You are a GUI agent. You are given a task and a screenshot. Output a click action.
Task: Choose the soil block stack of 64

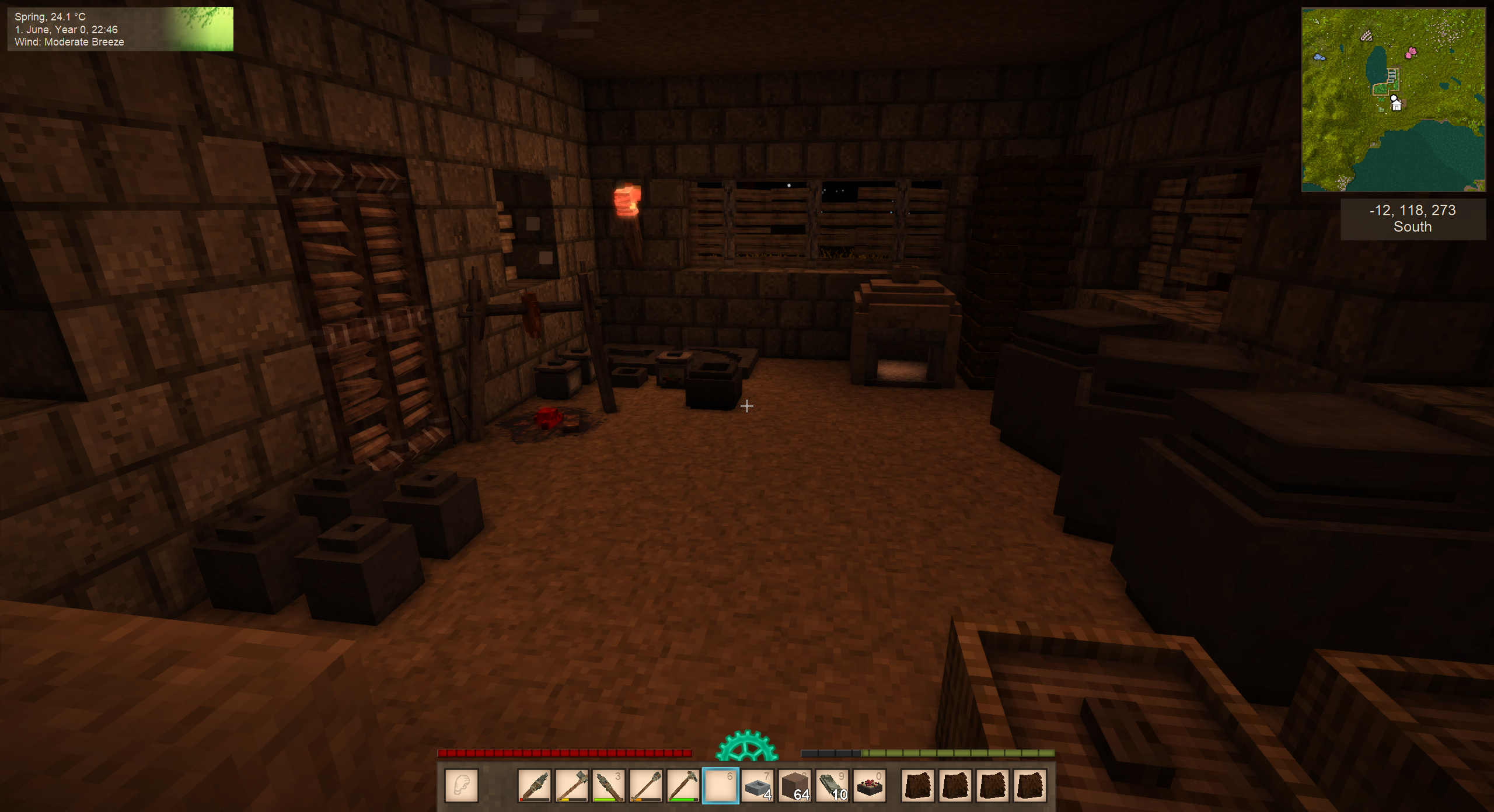click(795, 785)
